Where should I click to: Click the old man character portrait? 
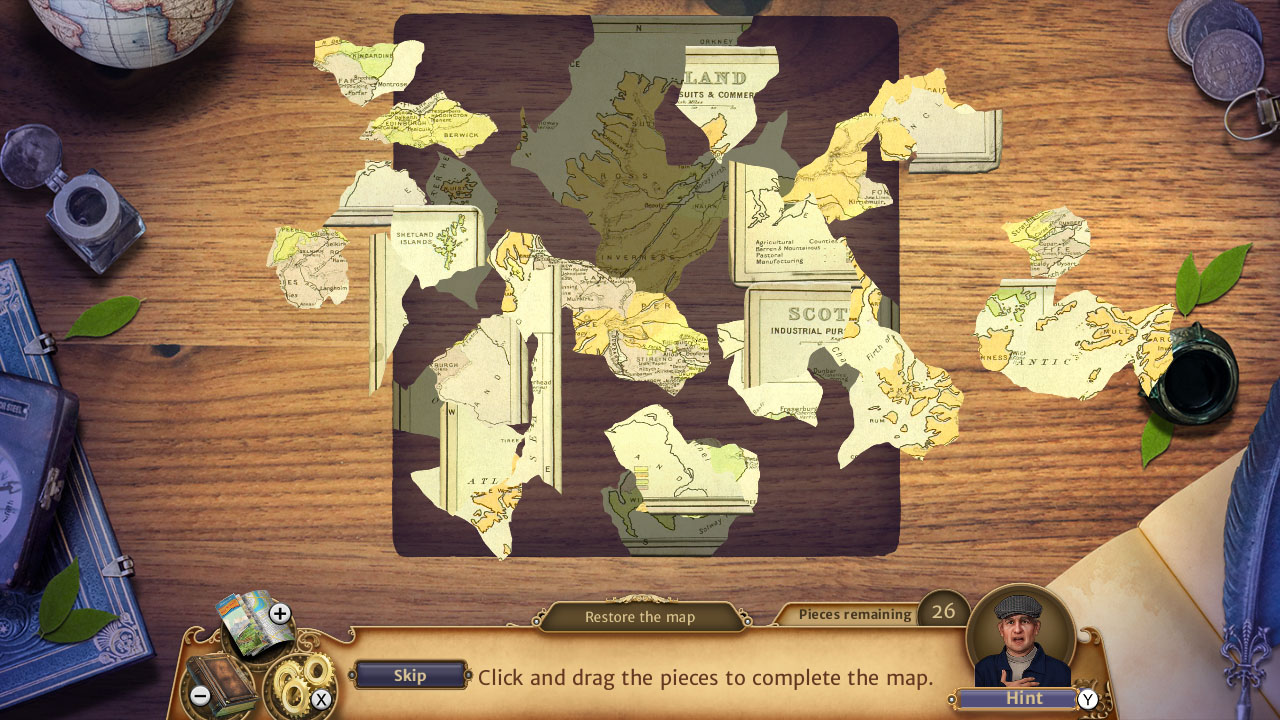point(1017,637)
